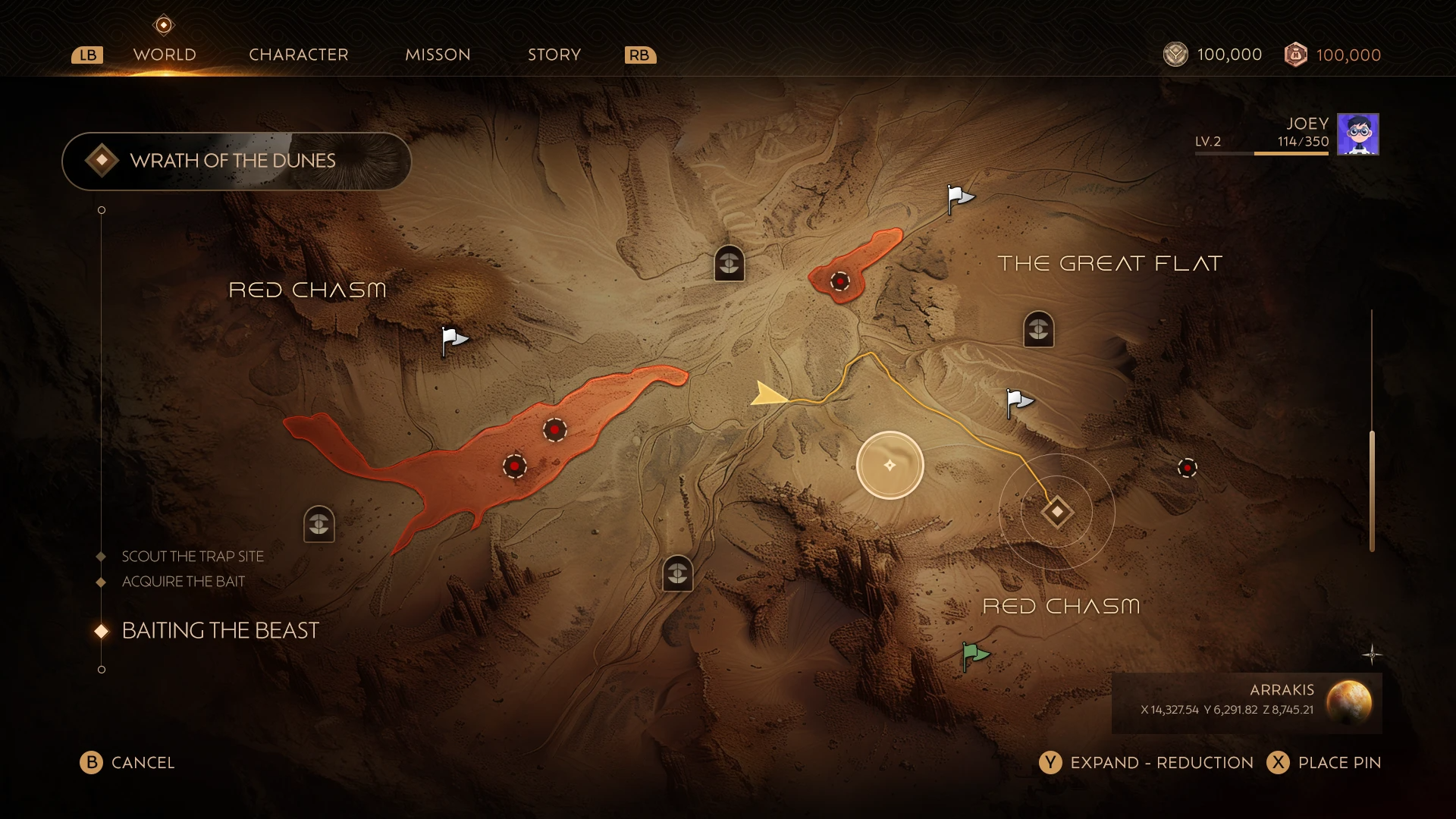This screenshot has height=819, width=1456.
Task: Open Joey's player avatar portrait
Action: [x=1357, y=134]
